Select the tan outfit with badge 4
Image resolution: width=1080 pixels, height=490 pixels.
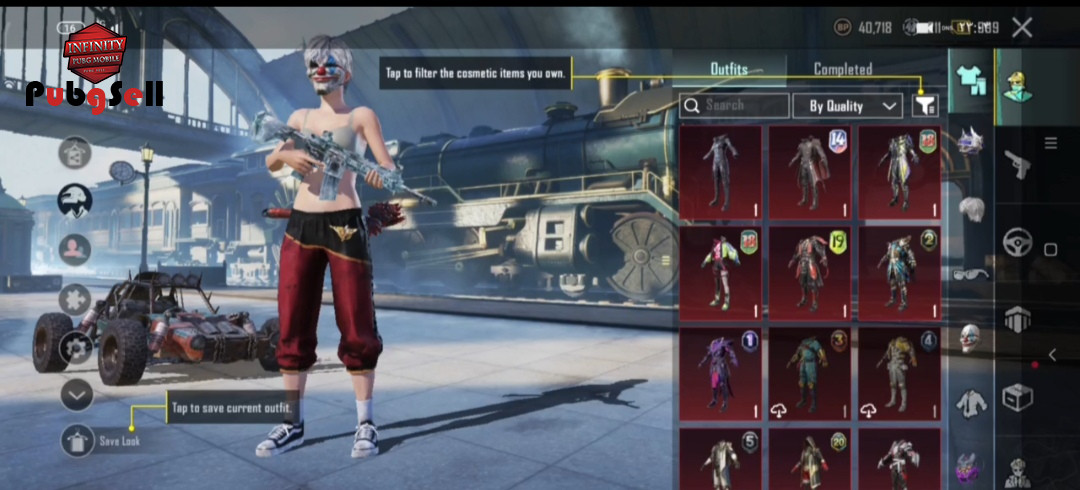[x=899, y=375]
